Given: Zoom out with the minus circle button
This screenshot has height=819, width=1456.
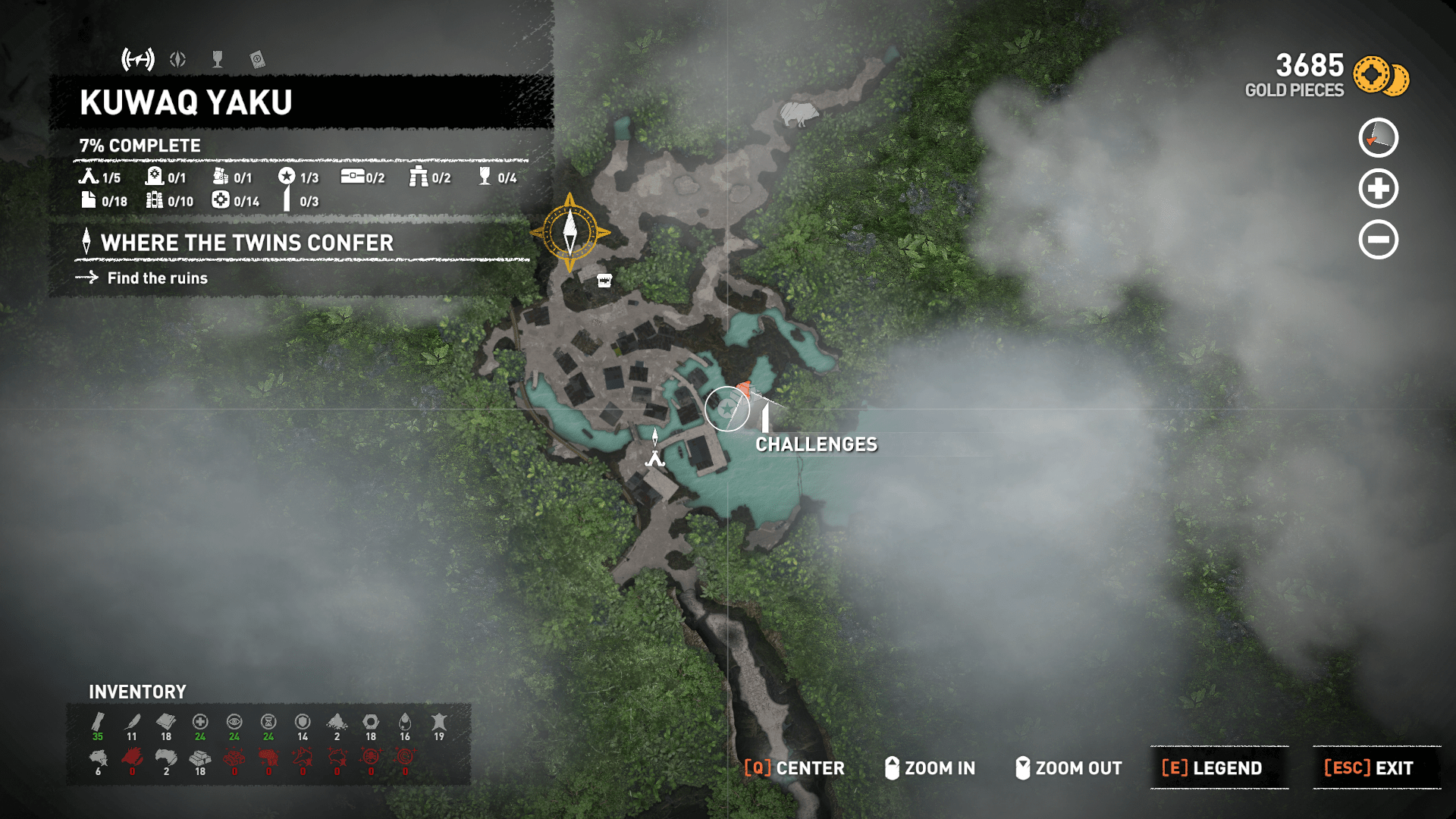Looking at the screenshot, I should (1378, 240).
